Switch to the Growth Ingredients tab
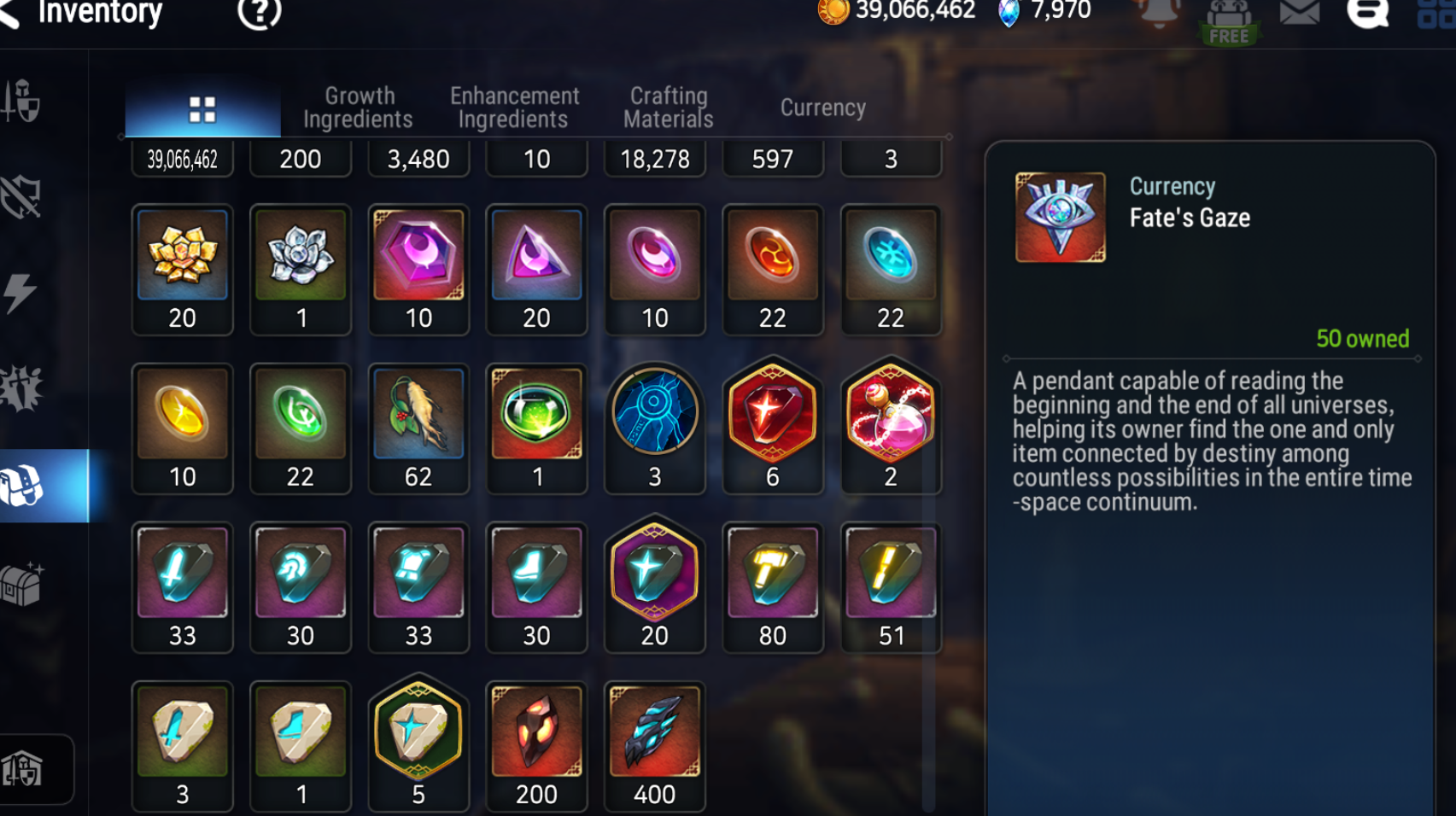 [x=359, y=108]
